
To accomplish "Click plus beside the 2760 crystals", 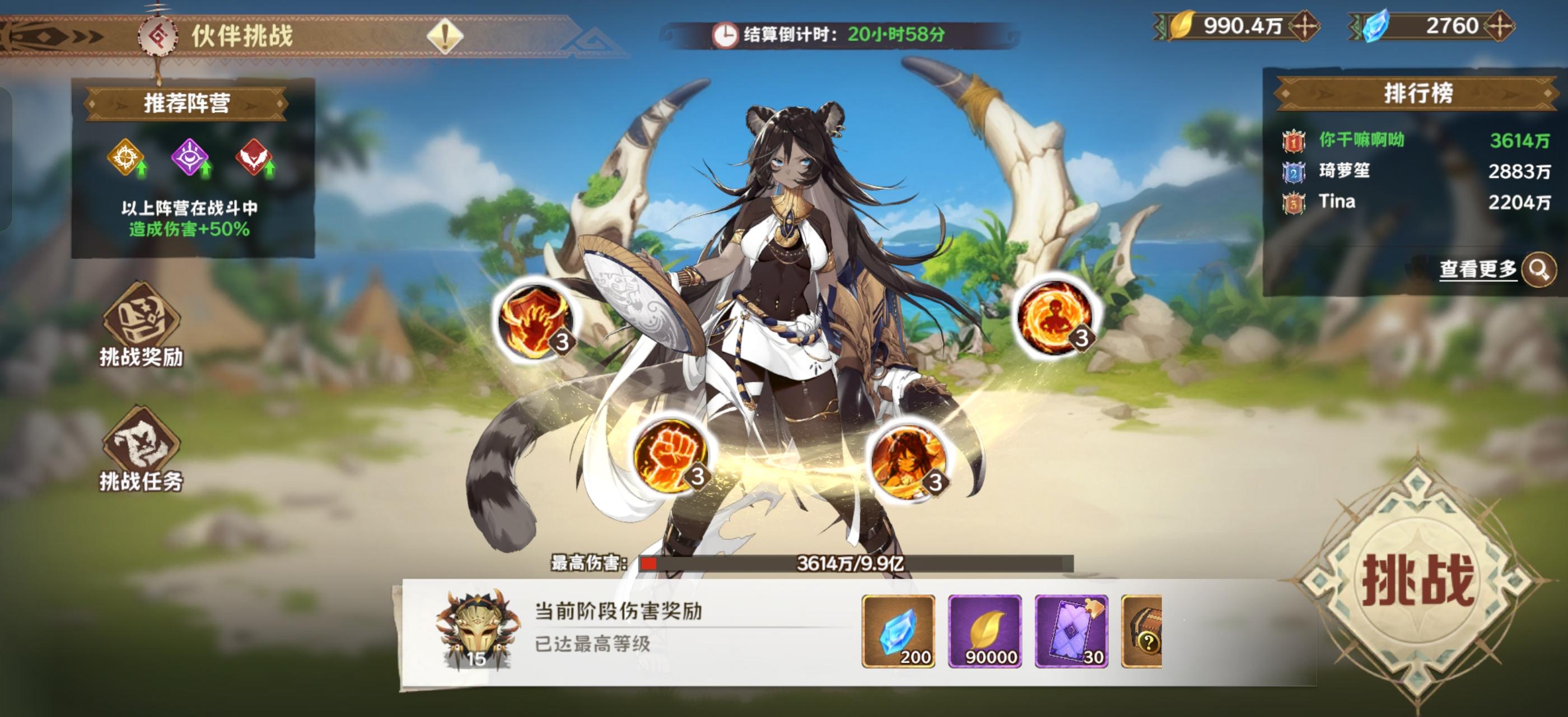I will 1545,26.
